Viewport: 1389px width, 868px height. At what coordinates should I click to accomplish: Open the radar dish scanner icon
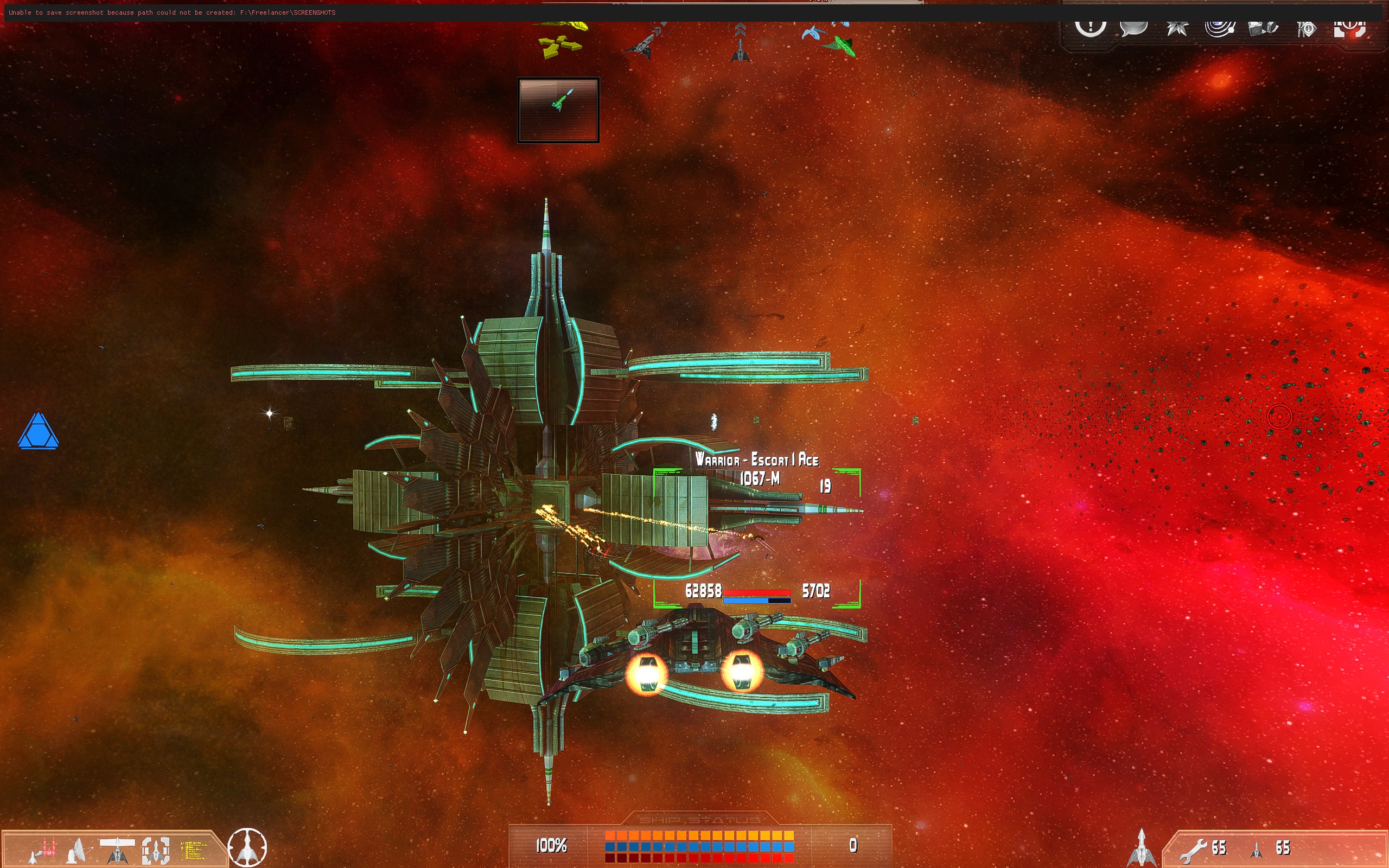click(80, 849)
